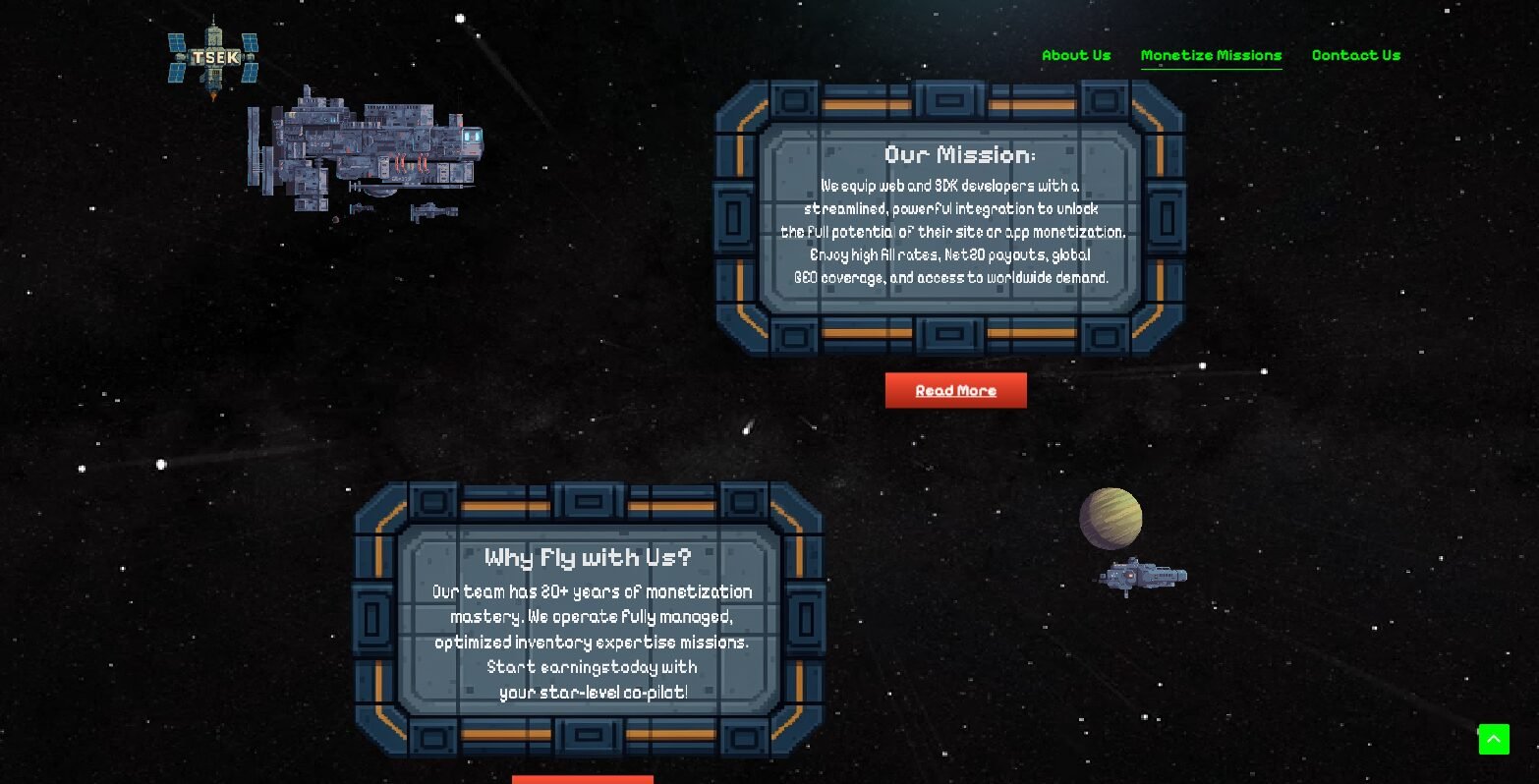Image resolution: width=1539 pixels, height=784 pixels.
Task: Click the green scroll-to-top arrow button
Action: coord(1493,739)
